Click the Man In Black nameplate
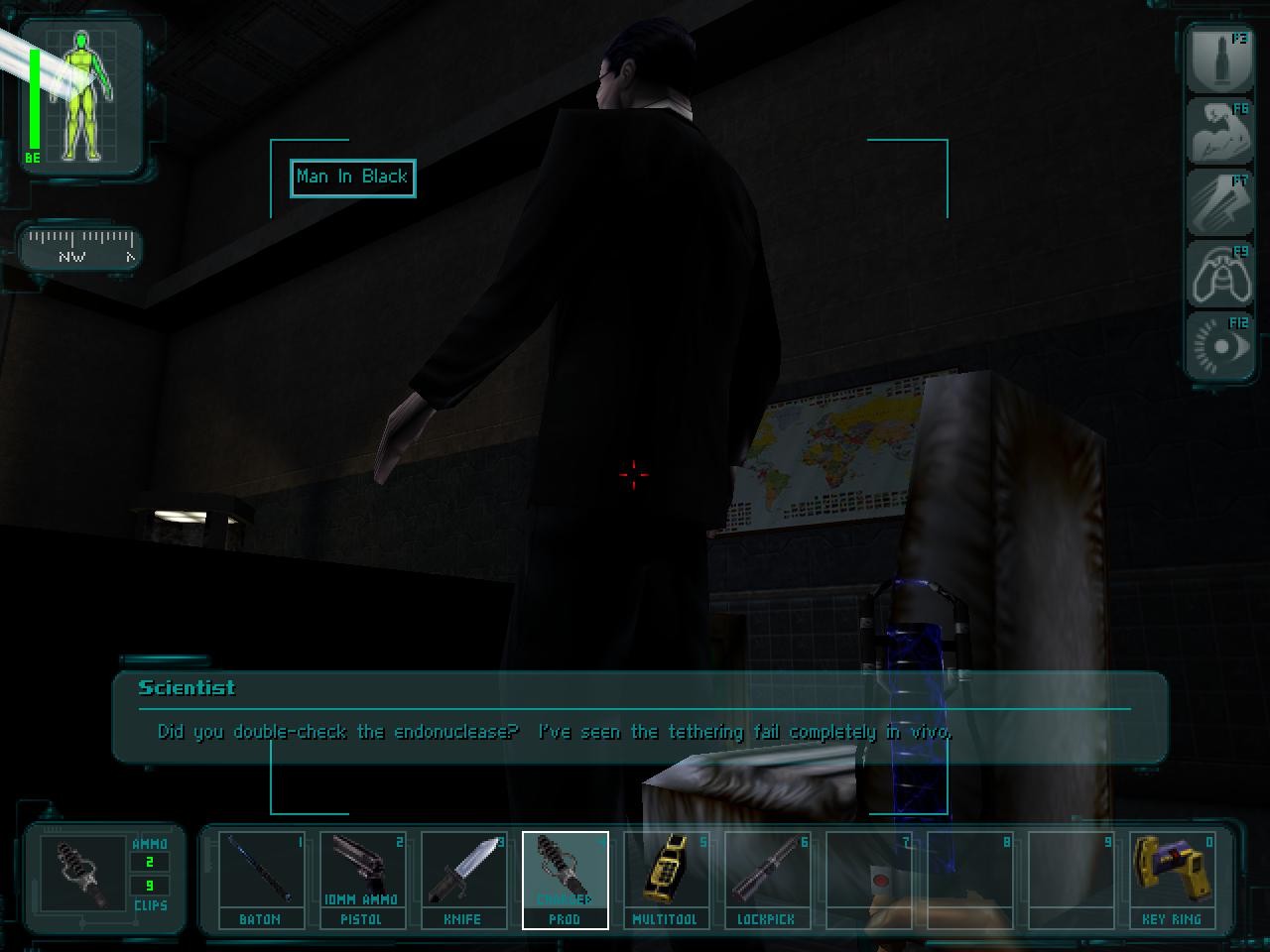This screenshot has height=952, width=1270. (x=351, y=178)
